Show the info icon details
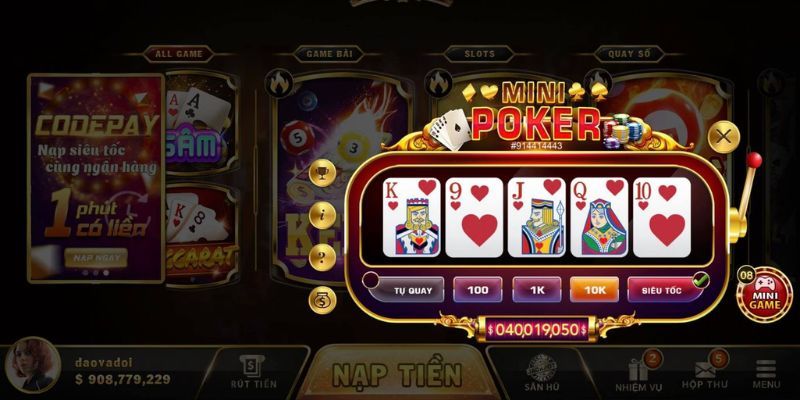The image size is (800, 400). [322, 214]
